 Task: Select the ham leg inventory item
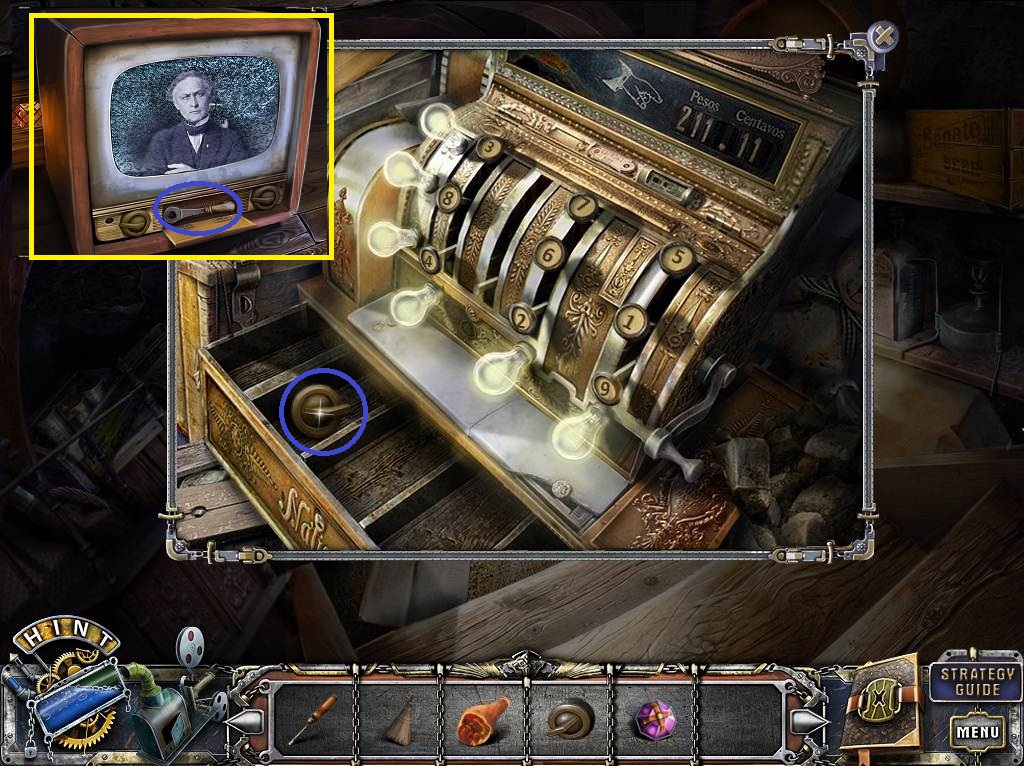click(x=483, y=720)
